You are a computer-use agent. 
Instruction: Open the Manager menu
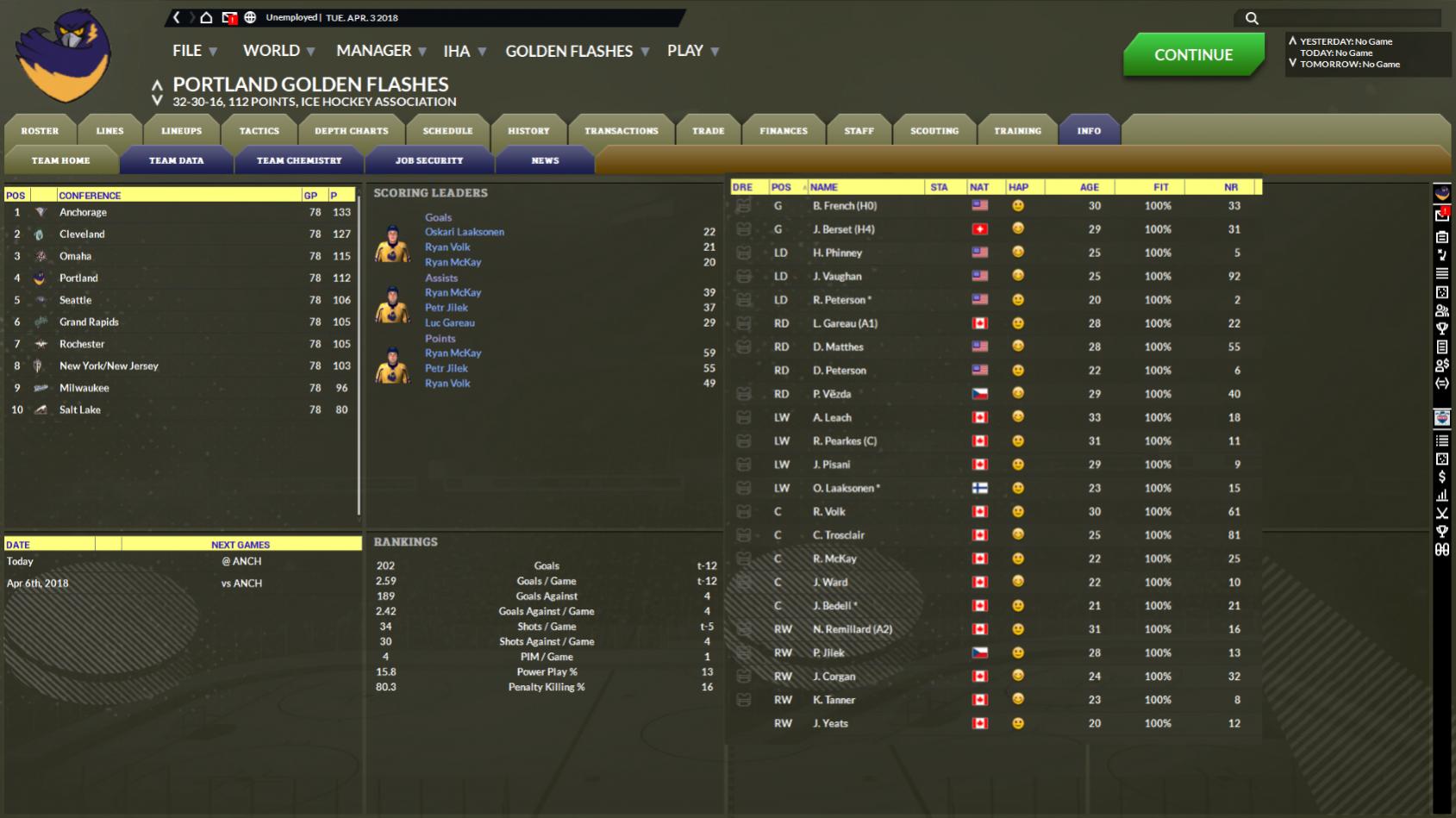click(x=380, y=51)
